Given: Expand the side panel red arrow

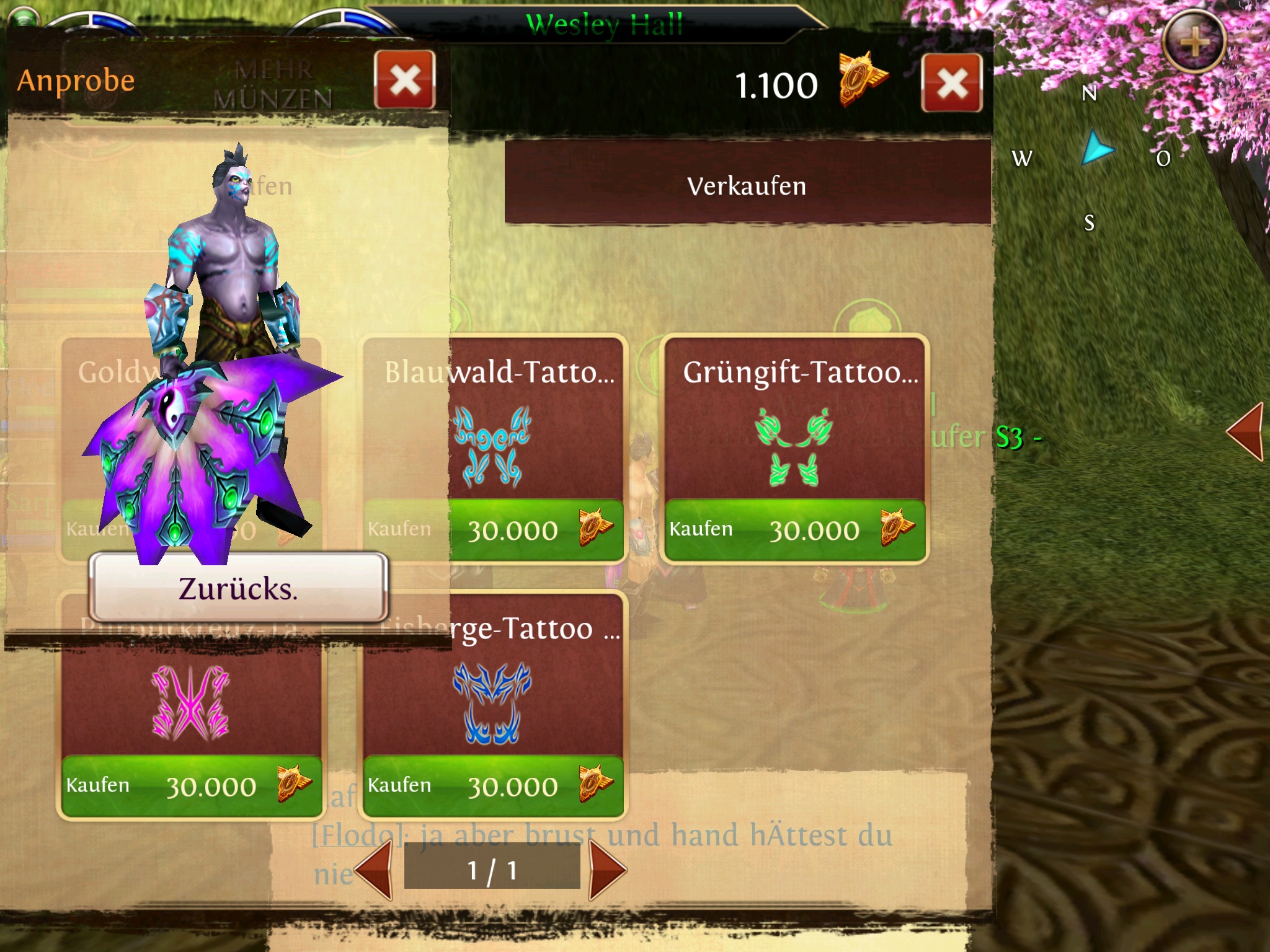Looking at the screenshot, I should pyautogui.click(x=1246, y=431).
